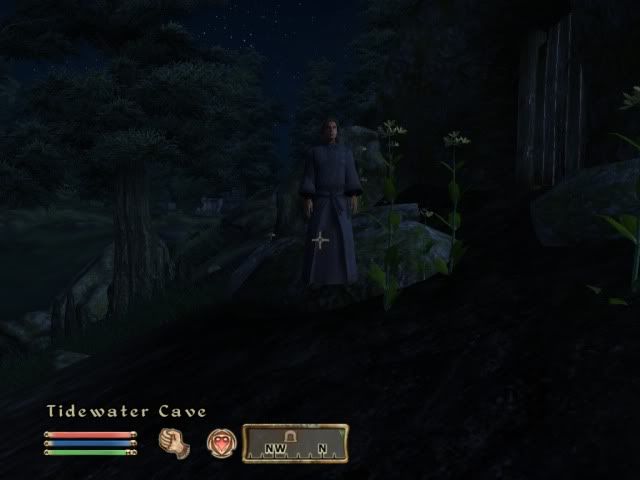The image size is (640, 480).
Task: Click the compass bar showing NW and N
Action: pyautogui.click(x=295, y=443)
